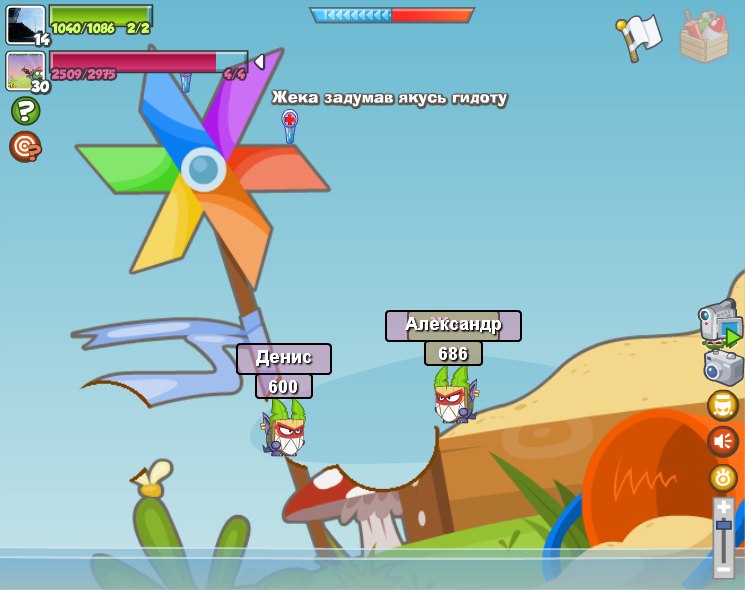Click the yellow round button above the zoom slider
This screenshot has height=590, width=745.
[x=723, y=478]
